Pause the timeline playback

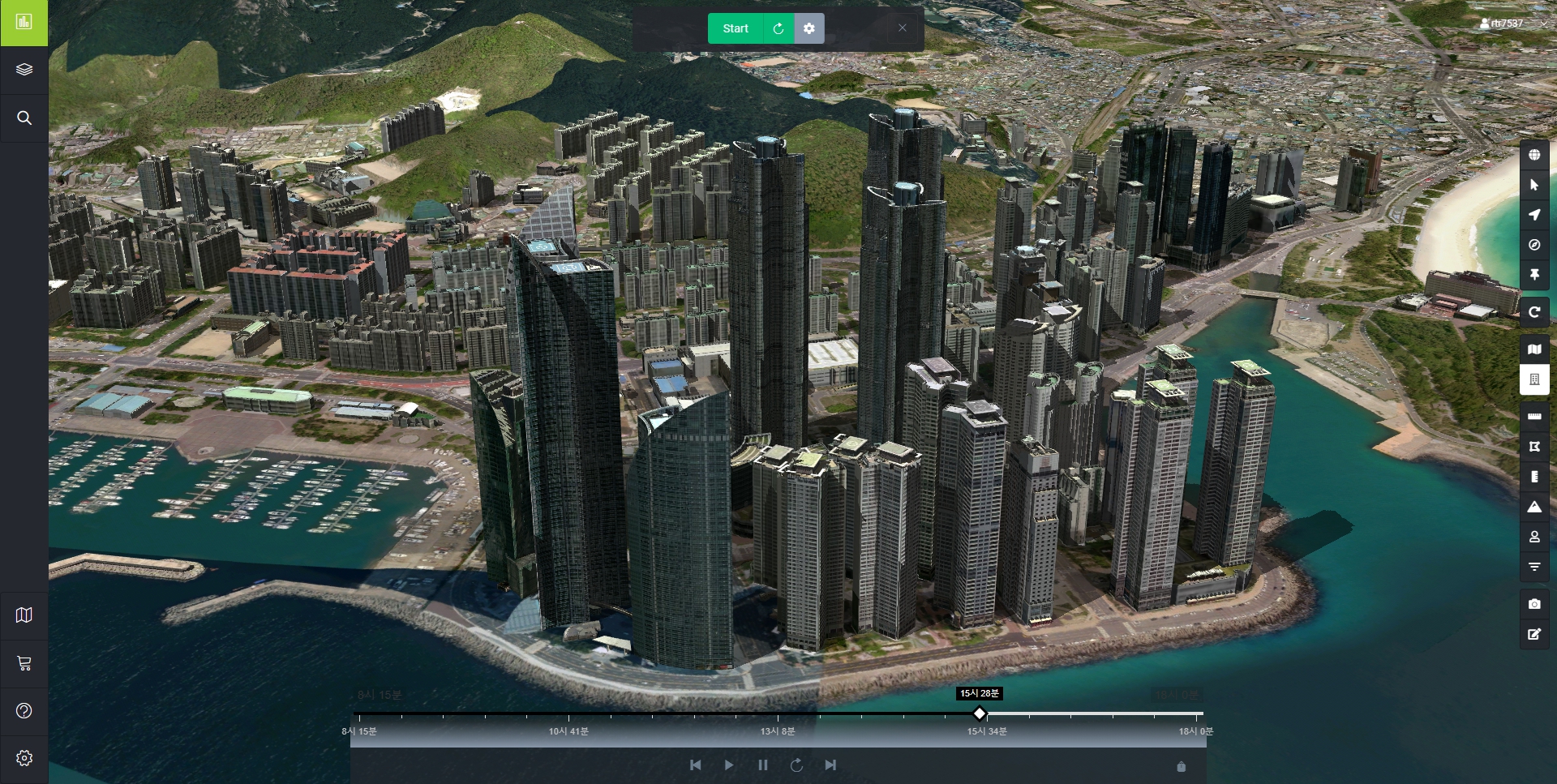click(x=762, y=765)
